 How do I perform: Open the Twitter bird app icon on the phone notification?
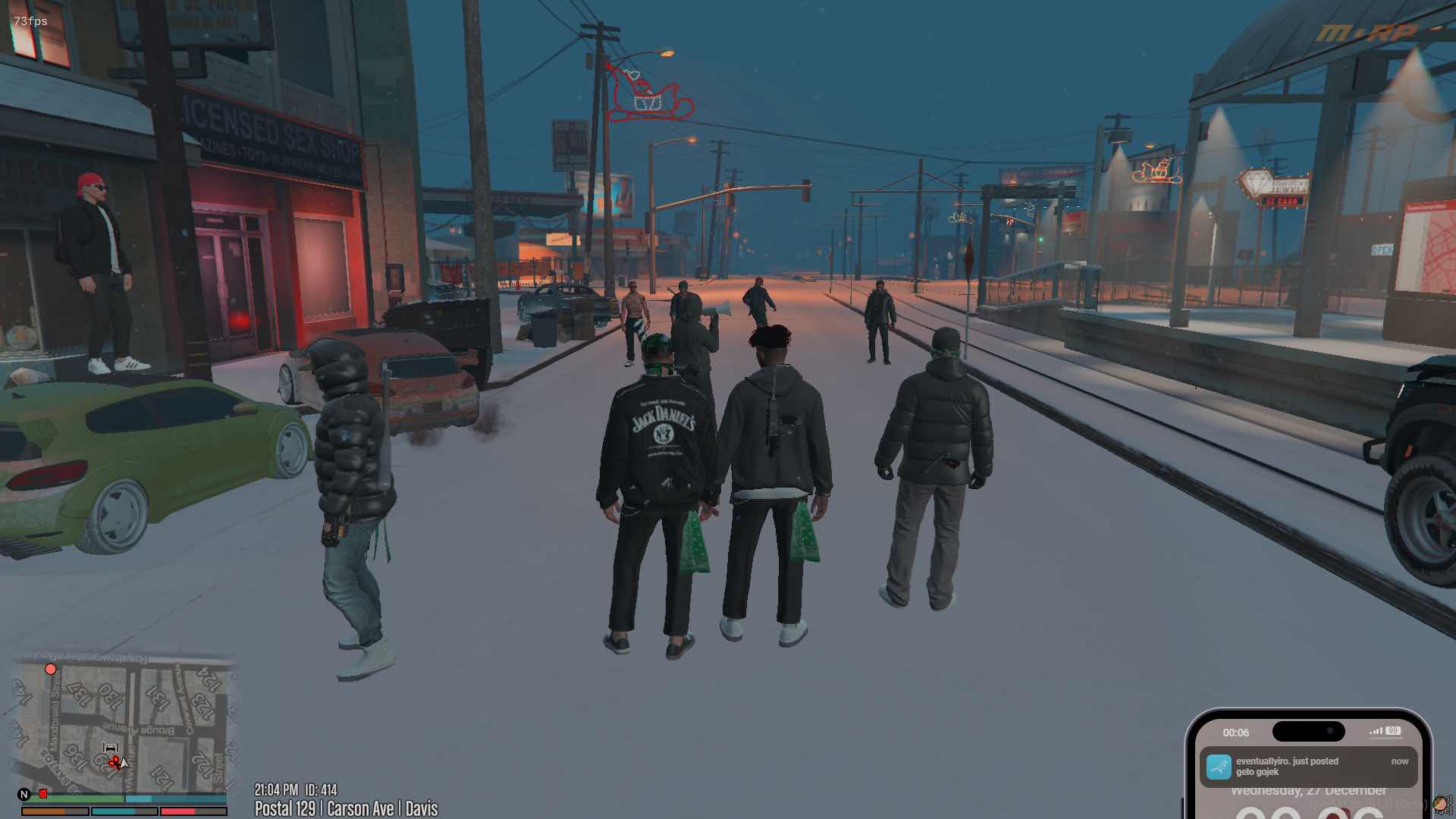(x=1219, y=767)
